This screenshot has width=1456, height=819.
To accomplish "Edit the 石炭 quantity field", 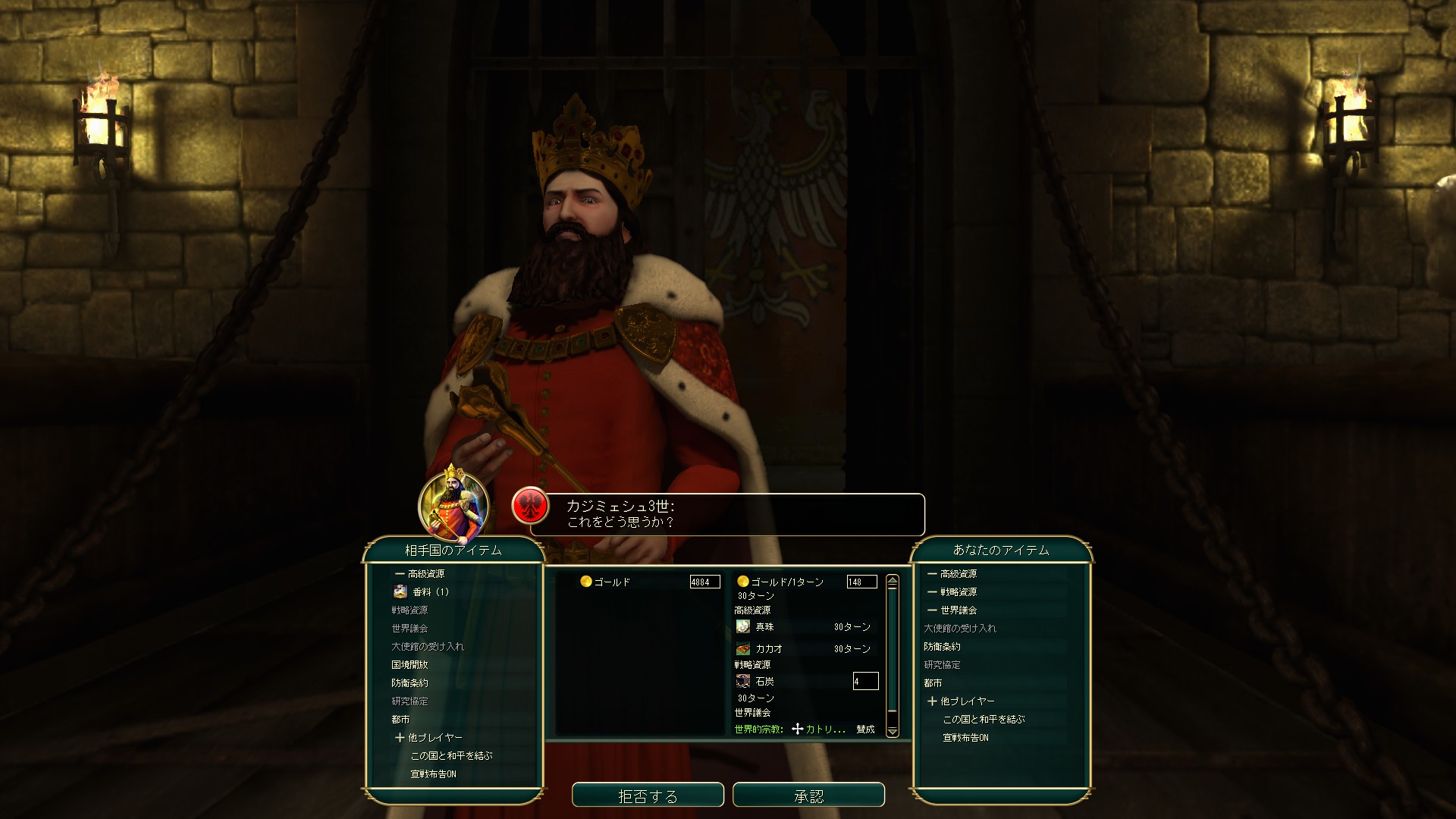I will tap(865, 681).
